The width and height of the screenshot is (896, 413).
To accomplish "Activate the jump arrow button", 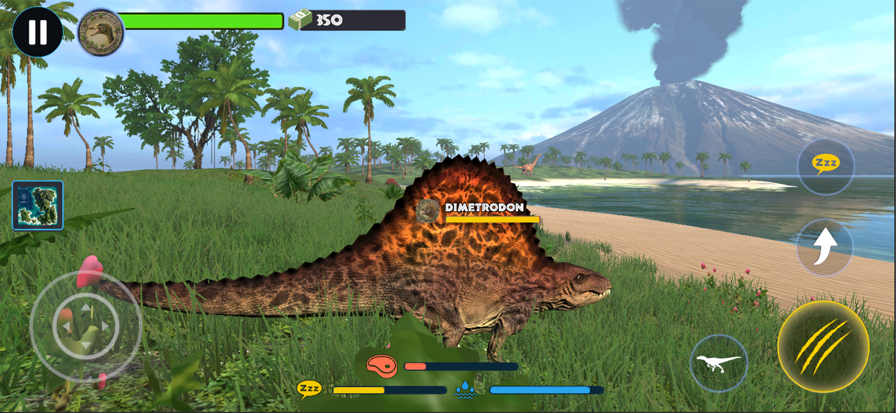I will (x=824, y=247).
